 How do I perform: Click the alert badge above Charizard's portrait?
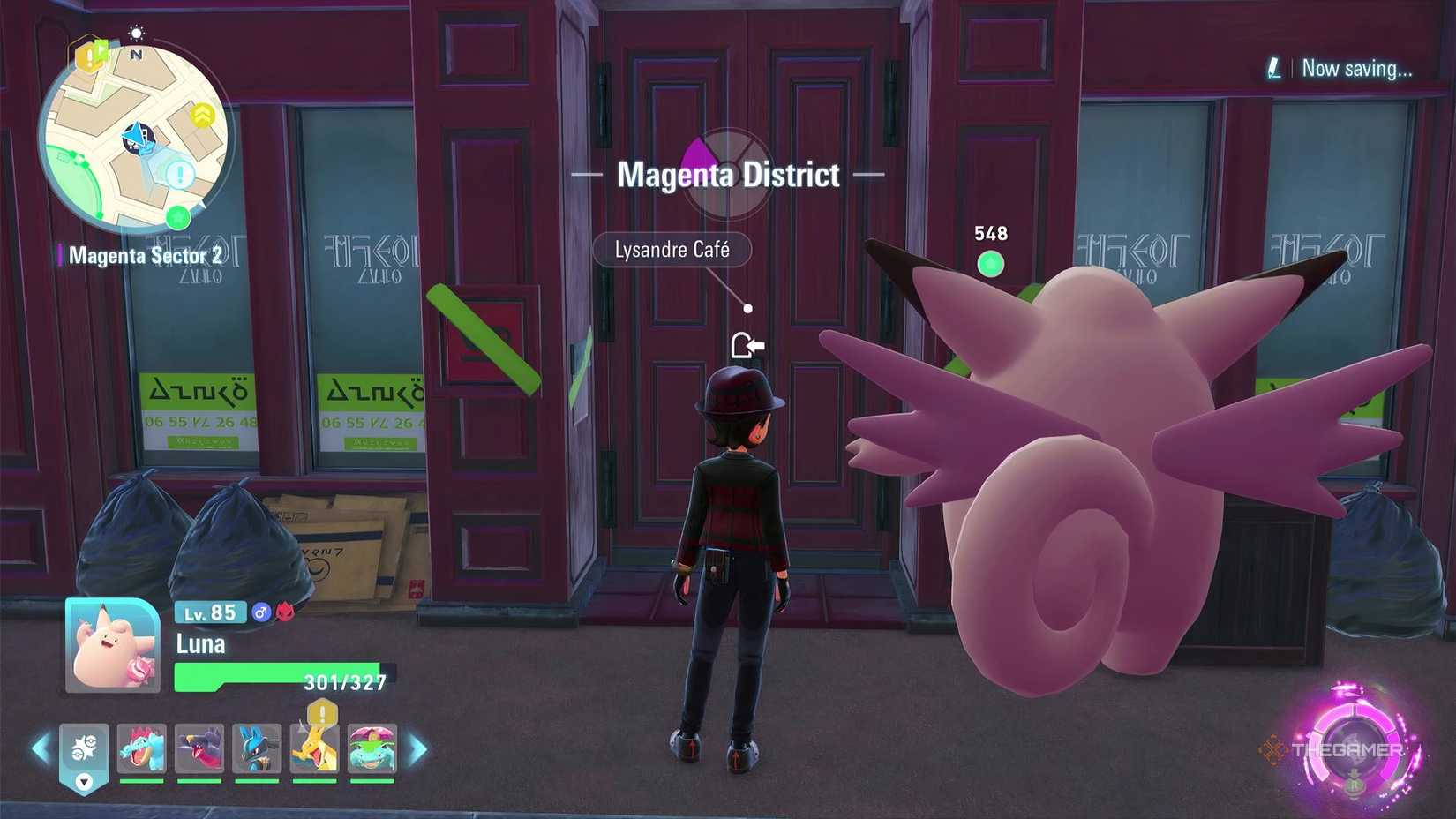click(320, 712)
